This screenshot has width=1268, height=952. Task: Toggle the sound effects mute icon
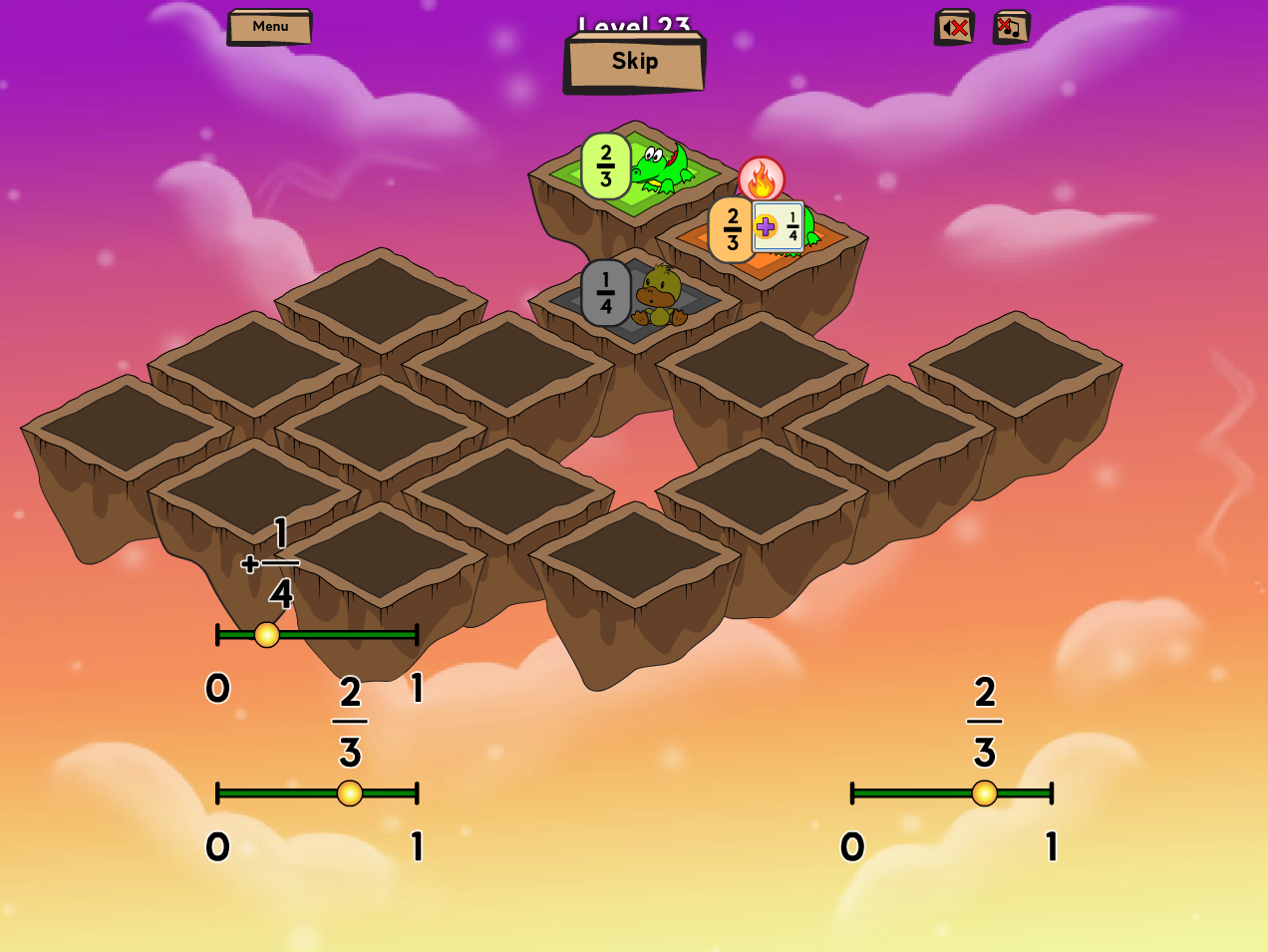point(954,28)
